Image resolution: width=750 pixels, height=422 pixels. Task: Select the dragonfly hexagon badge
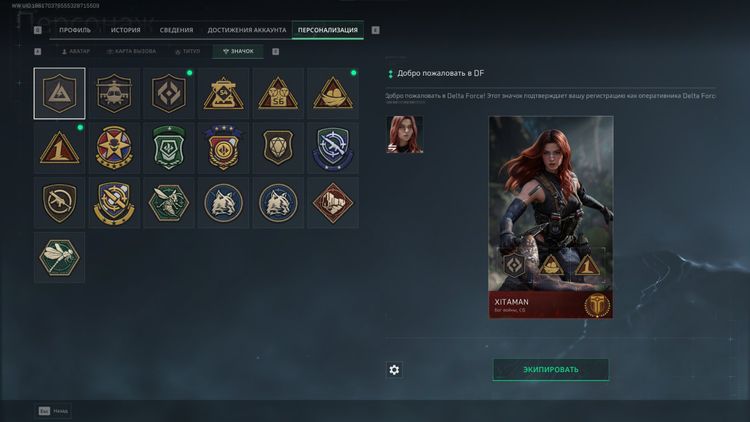pyautogui.click(x=59, y=258)
